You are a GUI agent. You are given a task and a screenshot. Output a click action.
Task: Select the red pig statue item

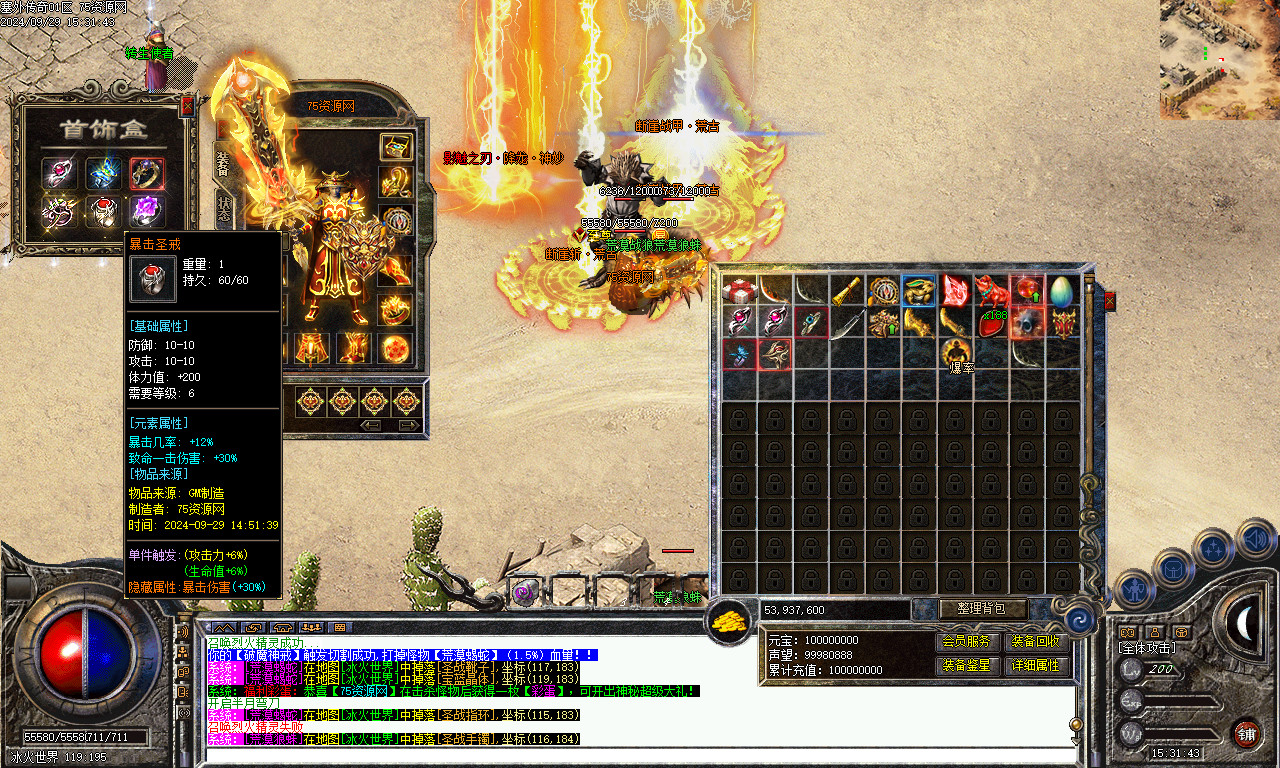point(990,290)
